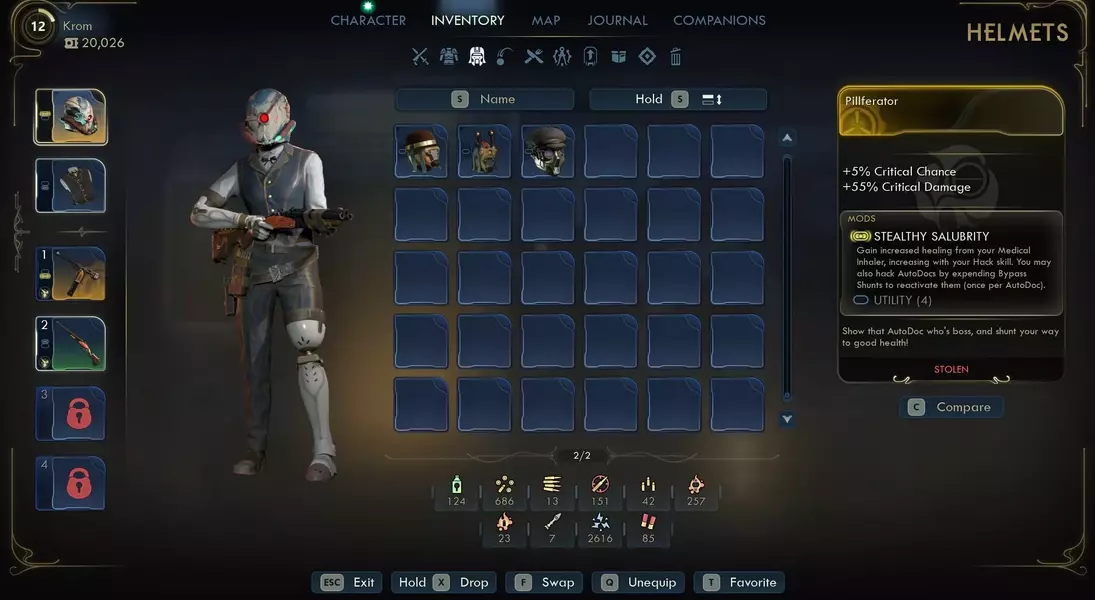Select the brown cap helmet with gold band
1095x600 pixels.
421,151
